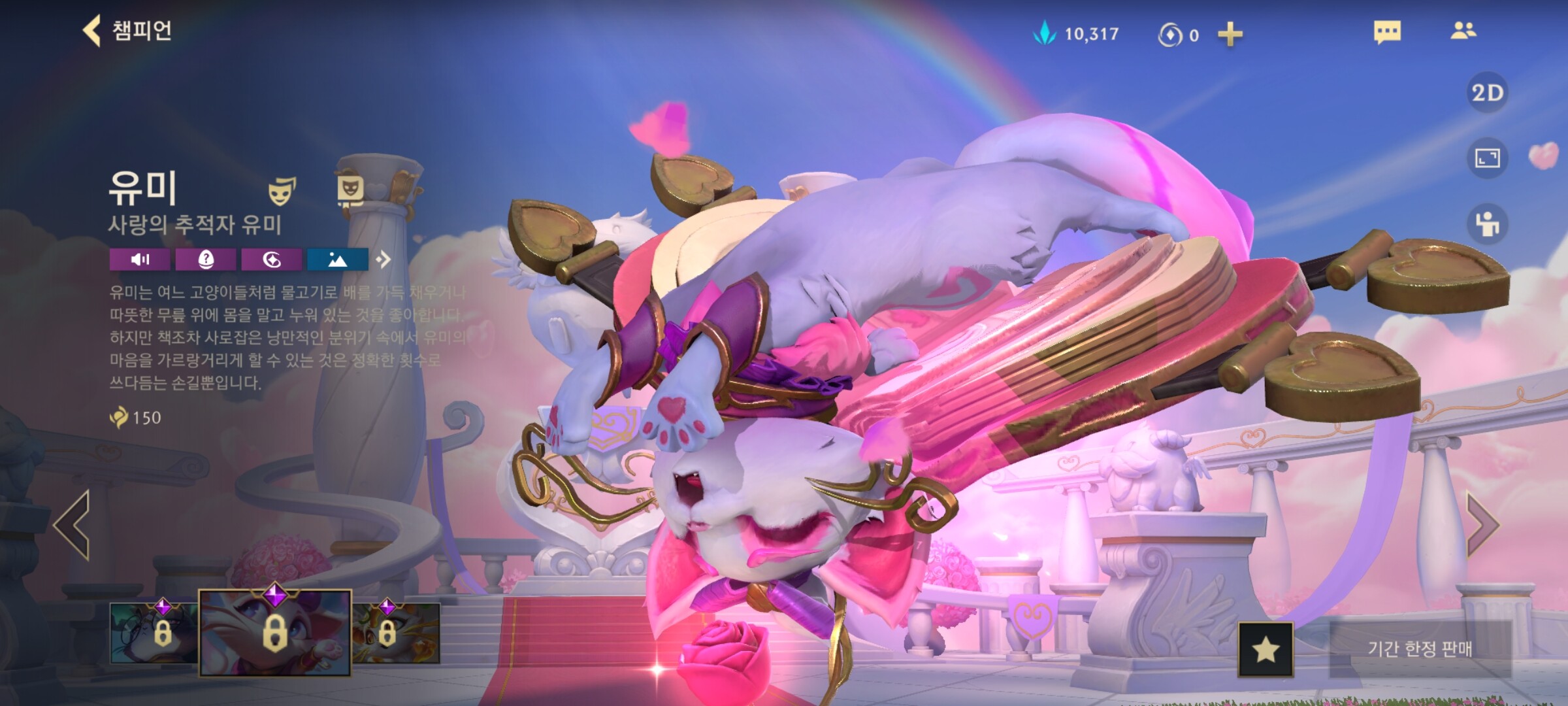Open the chat speech bubble
Image resolution: width=1568 pixels, height=706 pixels.
click(x=1387, y=31)
